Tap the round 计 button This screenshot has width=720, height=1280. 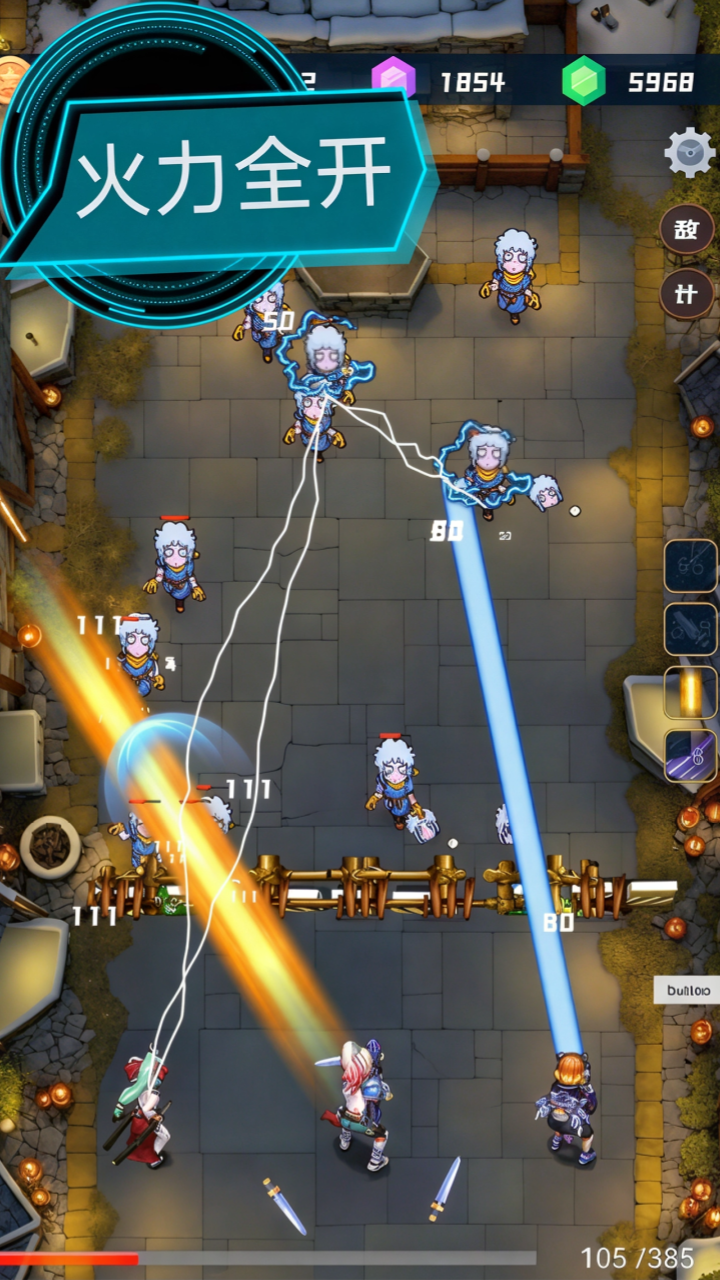tap(687, 294)
